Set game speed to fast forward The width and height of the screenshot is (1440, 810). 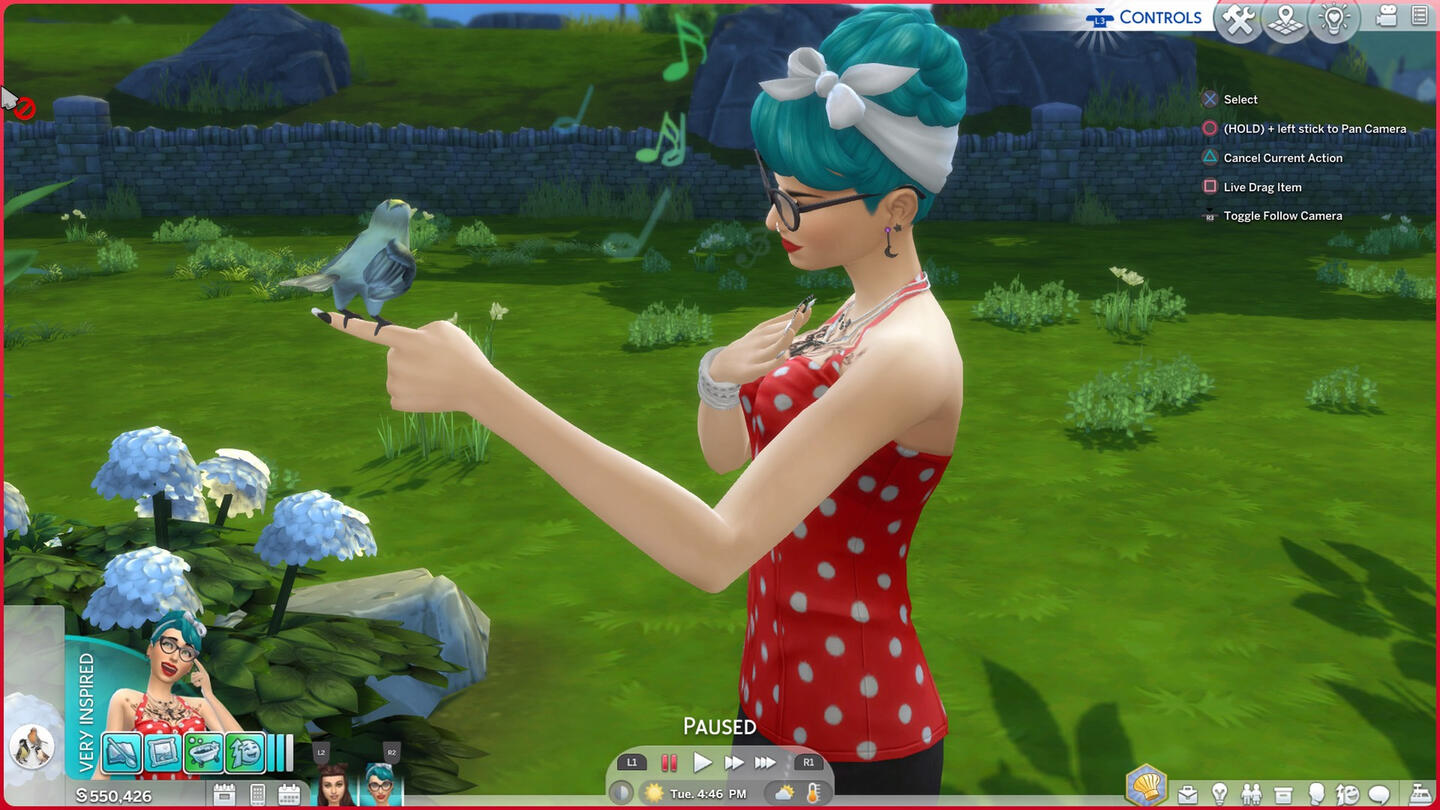[734, 763]
